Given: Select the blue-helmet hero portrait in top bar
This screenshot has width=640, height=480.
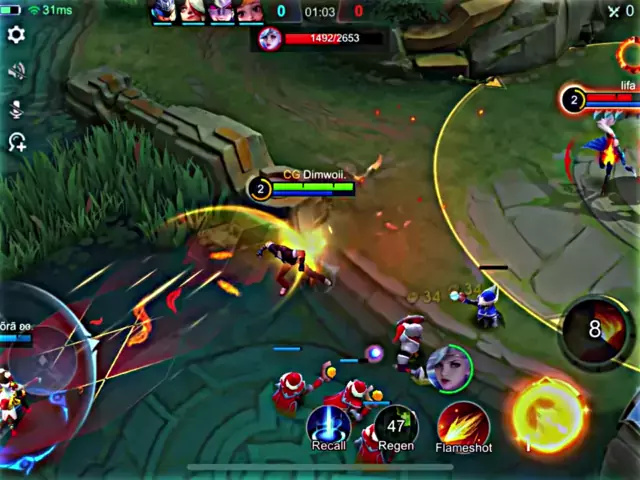Looking at the screenshot, I should [163, 11].
